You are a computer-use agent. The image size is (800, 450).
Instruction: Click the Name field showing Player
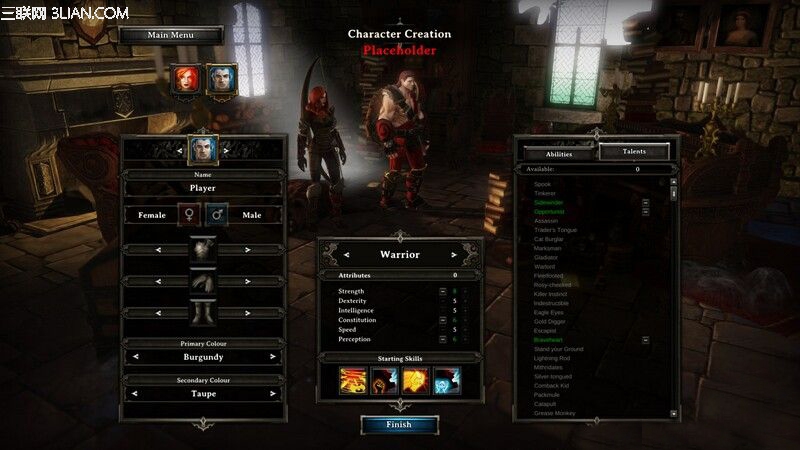[x=202, y=187]
